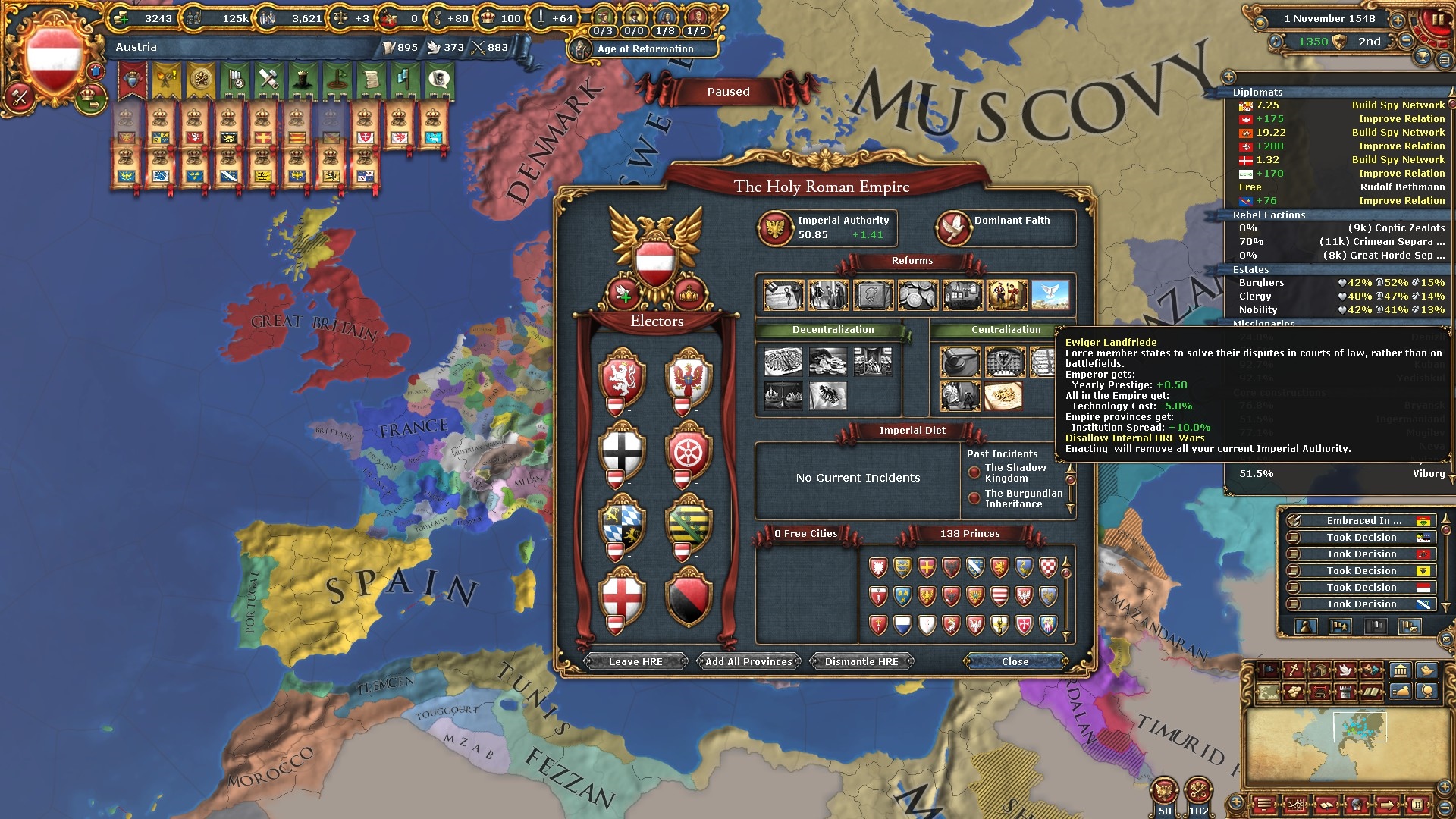Leave the Holy Roman Empire

(635, 662)
